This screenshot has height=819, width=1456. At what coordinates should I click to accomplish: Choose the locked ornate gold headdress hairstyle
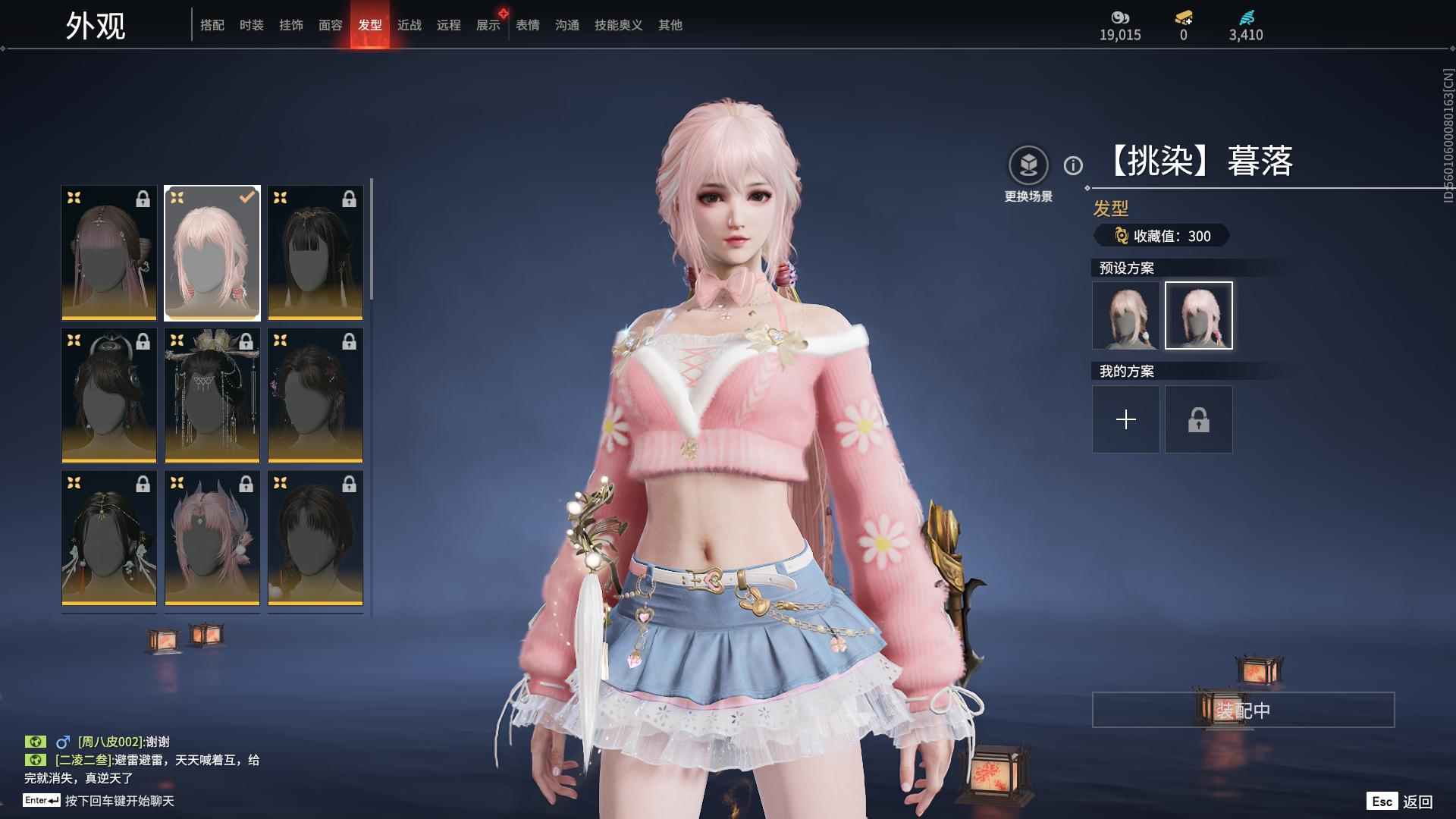(212, 395)
